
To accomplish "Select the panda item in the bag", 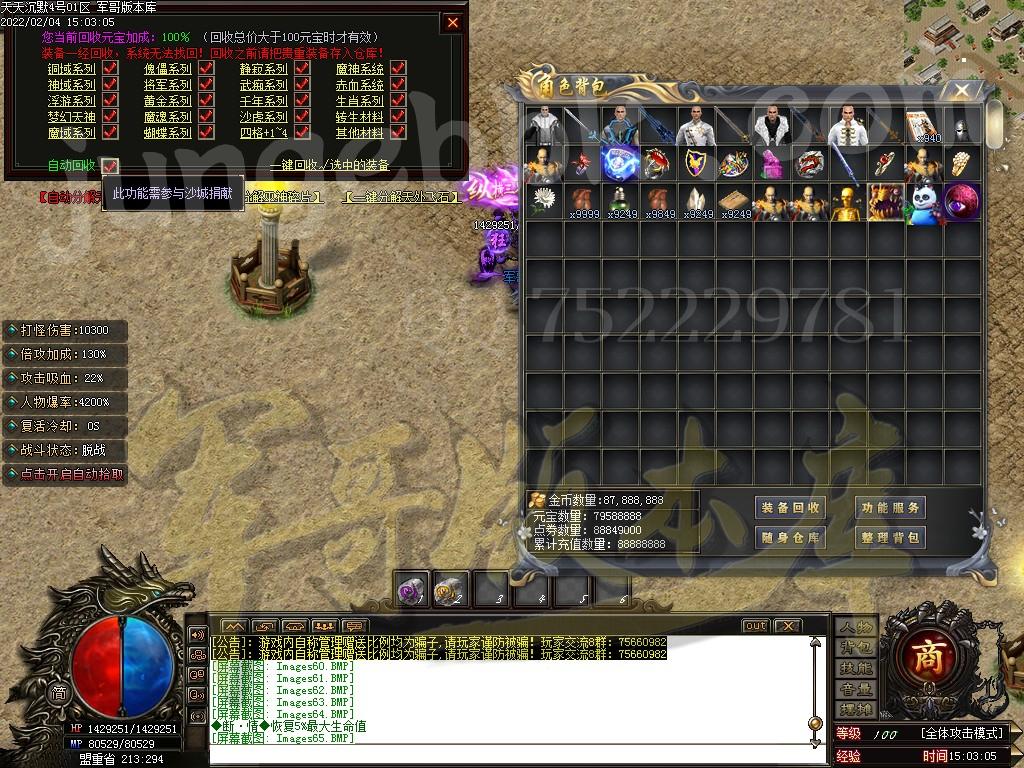I will (x=924, y=203).
